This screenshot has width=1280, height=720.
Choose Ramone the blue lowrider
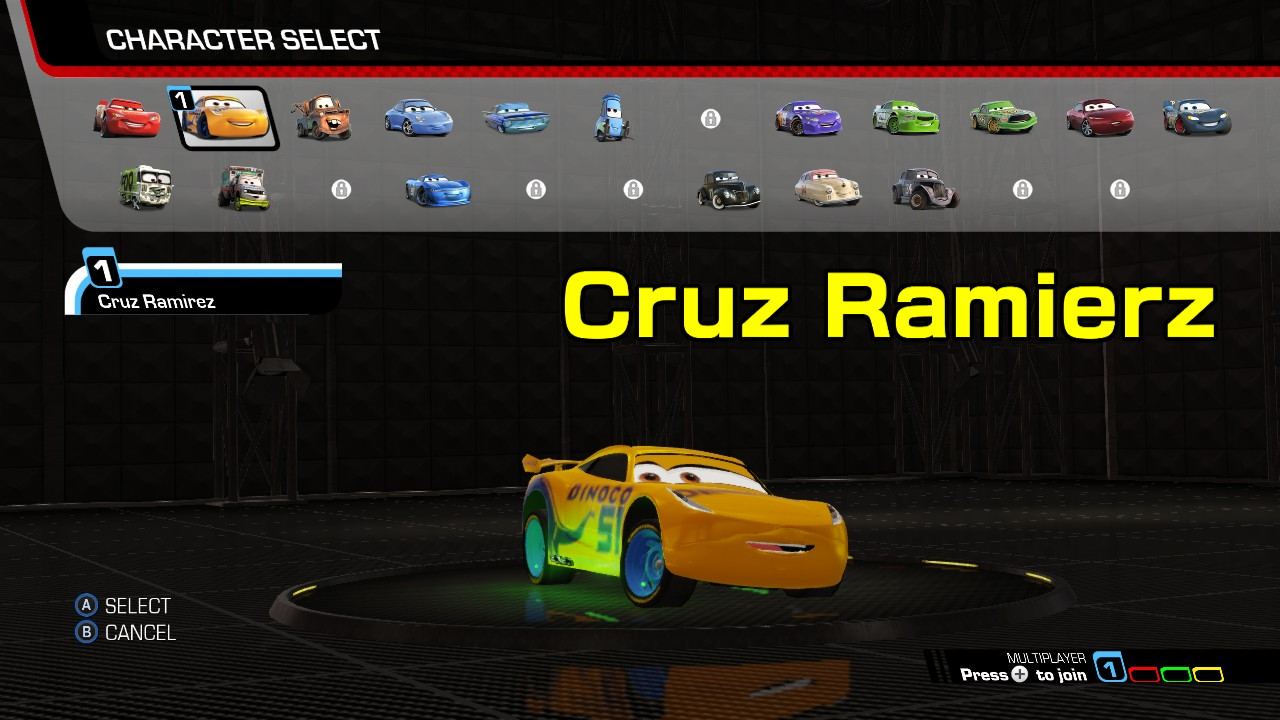pyautogui.click(x=516, y=119)
